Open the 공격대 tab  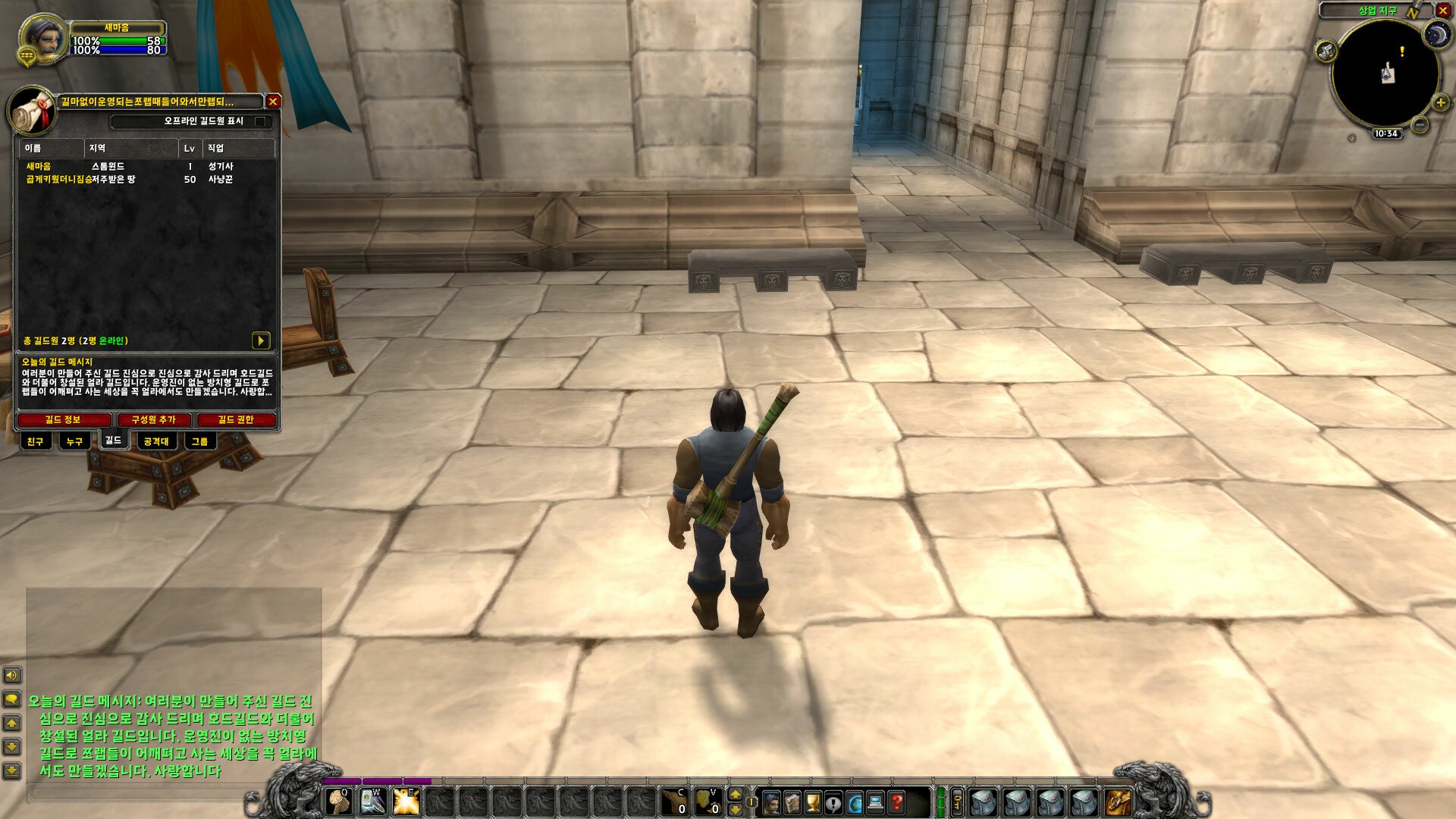coord(156,441)
